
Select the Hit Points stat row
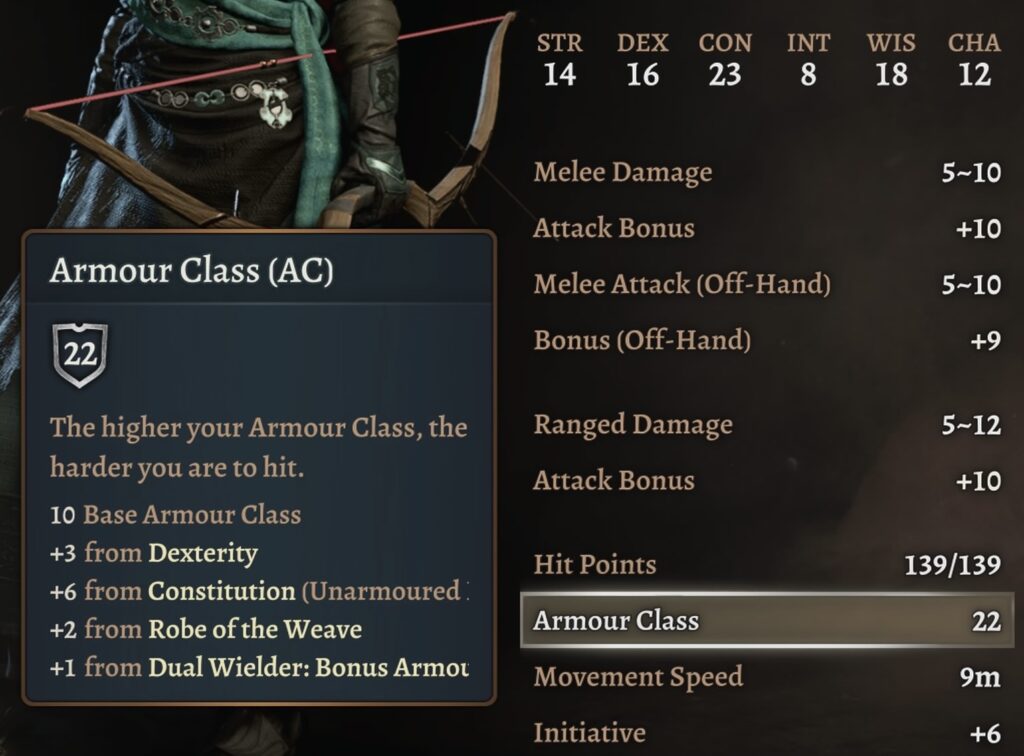(766, 565)
